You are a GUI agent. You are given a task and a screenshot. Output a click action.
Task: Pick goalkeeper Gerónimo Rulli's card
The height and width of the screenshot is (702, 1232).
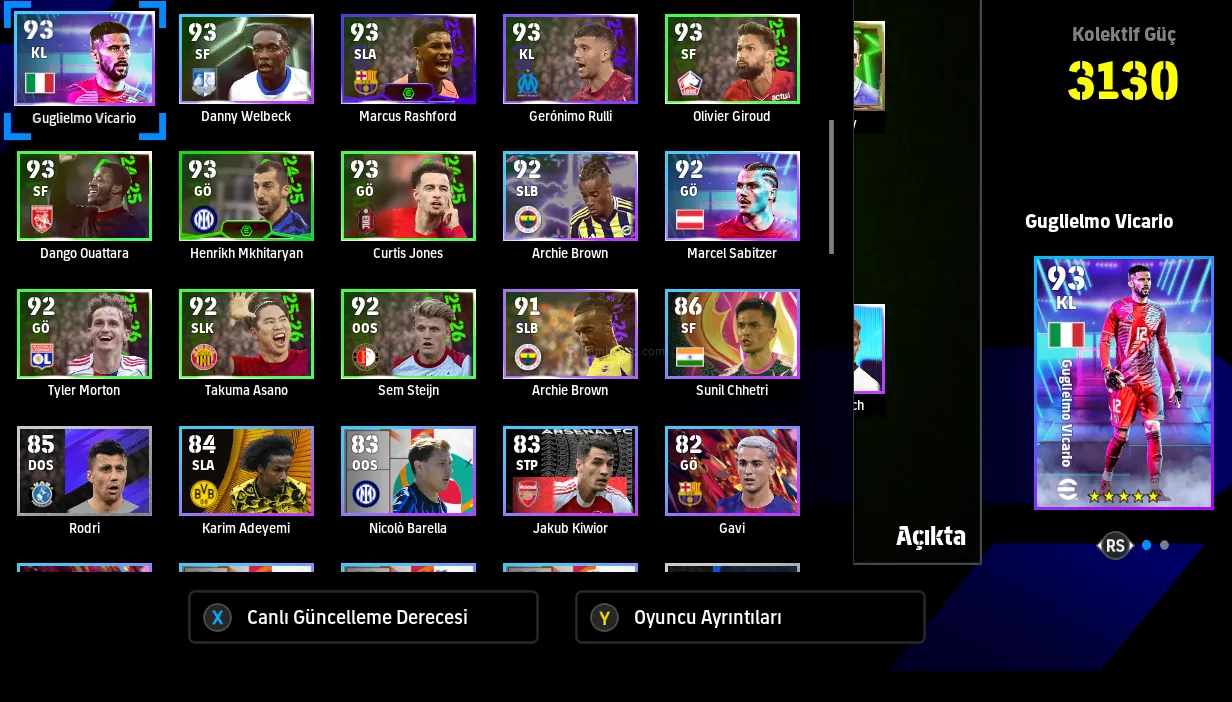[x=570, y=59]
